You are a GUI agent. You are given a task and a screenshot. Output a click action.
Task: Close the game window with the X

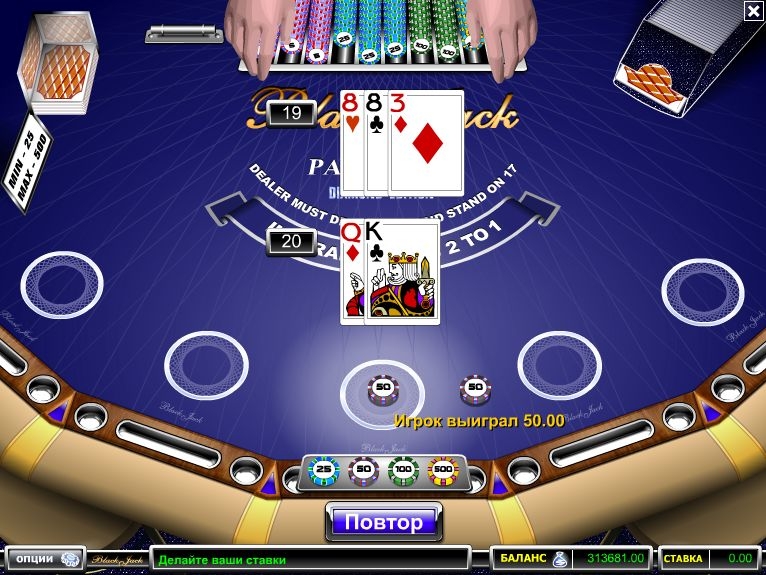point(753,11)
